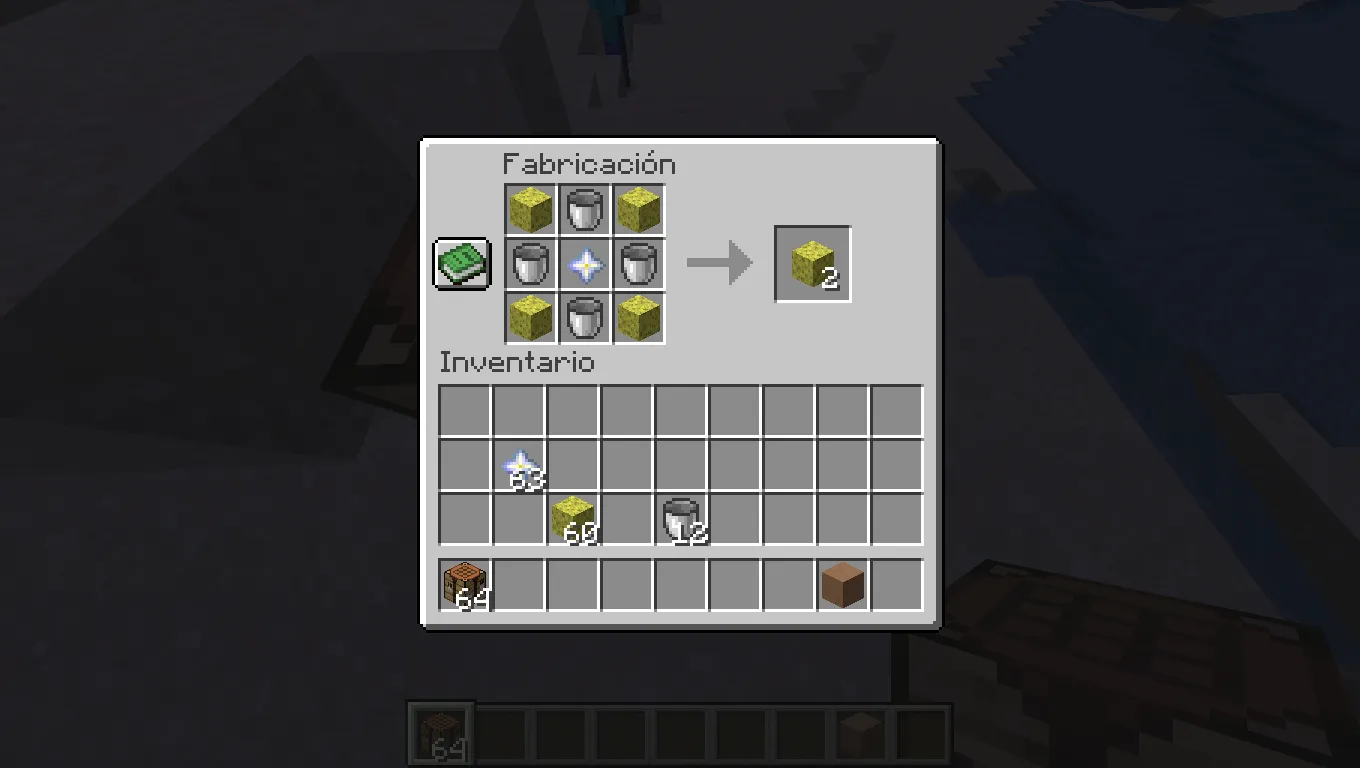Image resolution: width=1360 pixels, height=768 pixels.
Task: Pick the bucket on the middle-right crafting slot
Action: point(638,263)
